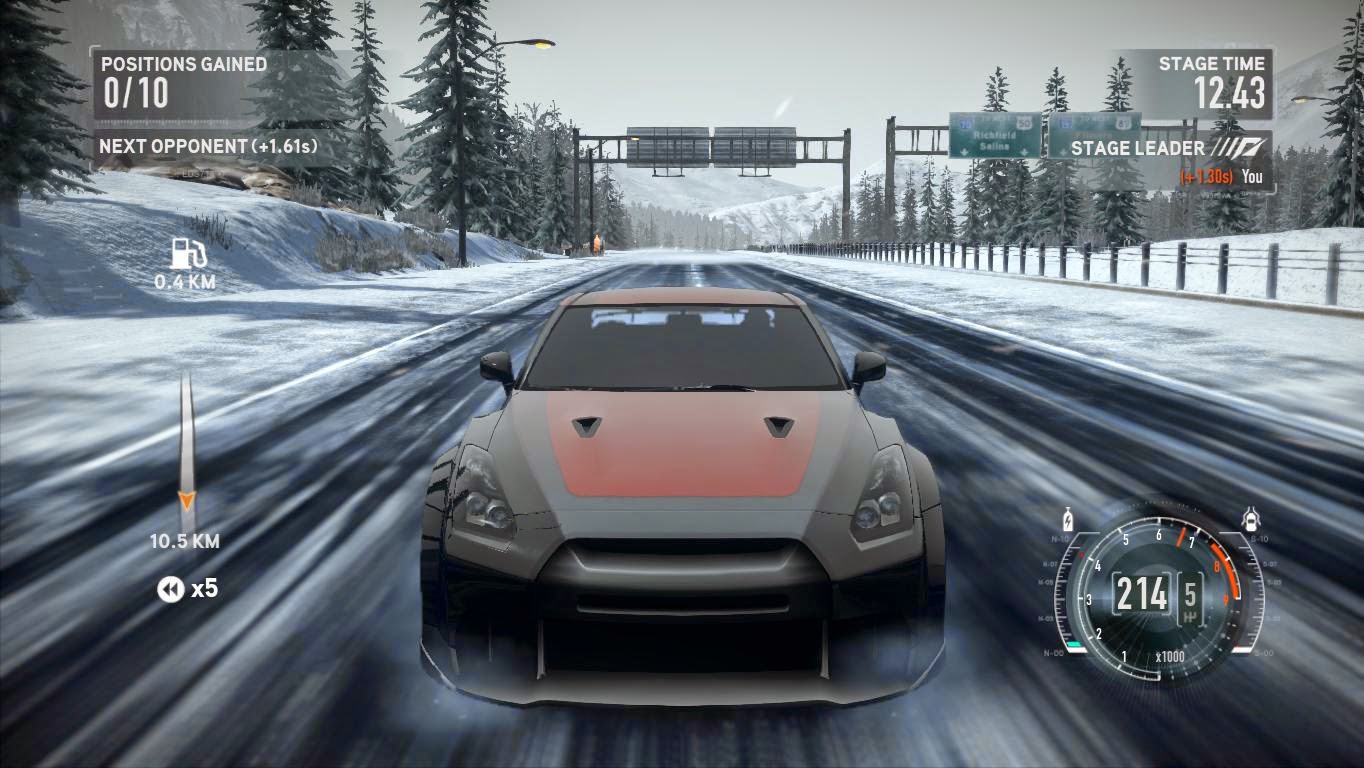Click the 214 speed readout
The image size is (1364, 768).
[1145, 592]
